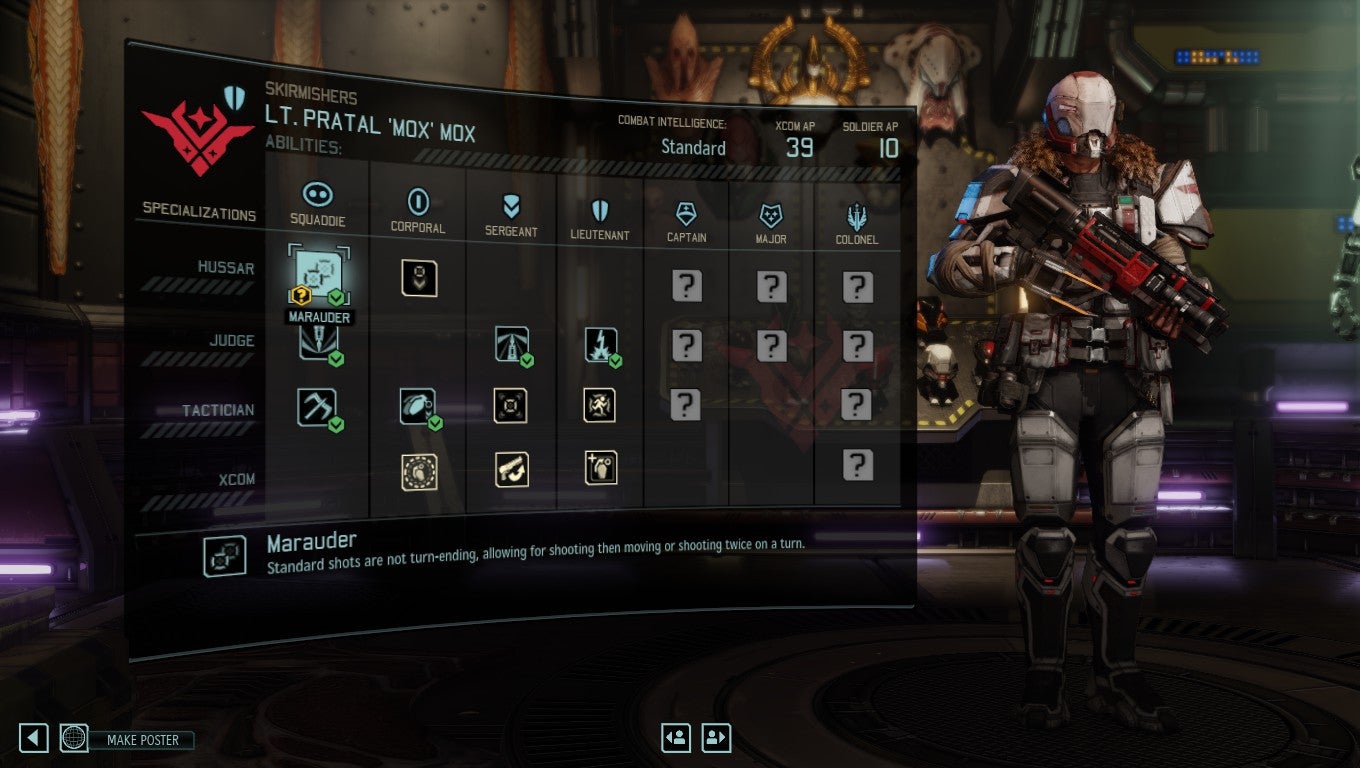Click the Sergeant ability in Judge row

(510, 345)
